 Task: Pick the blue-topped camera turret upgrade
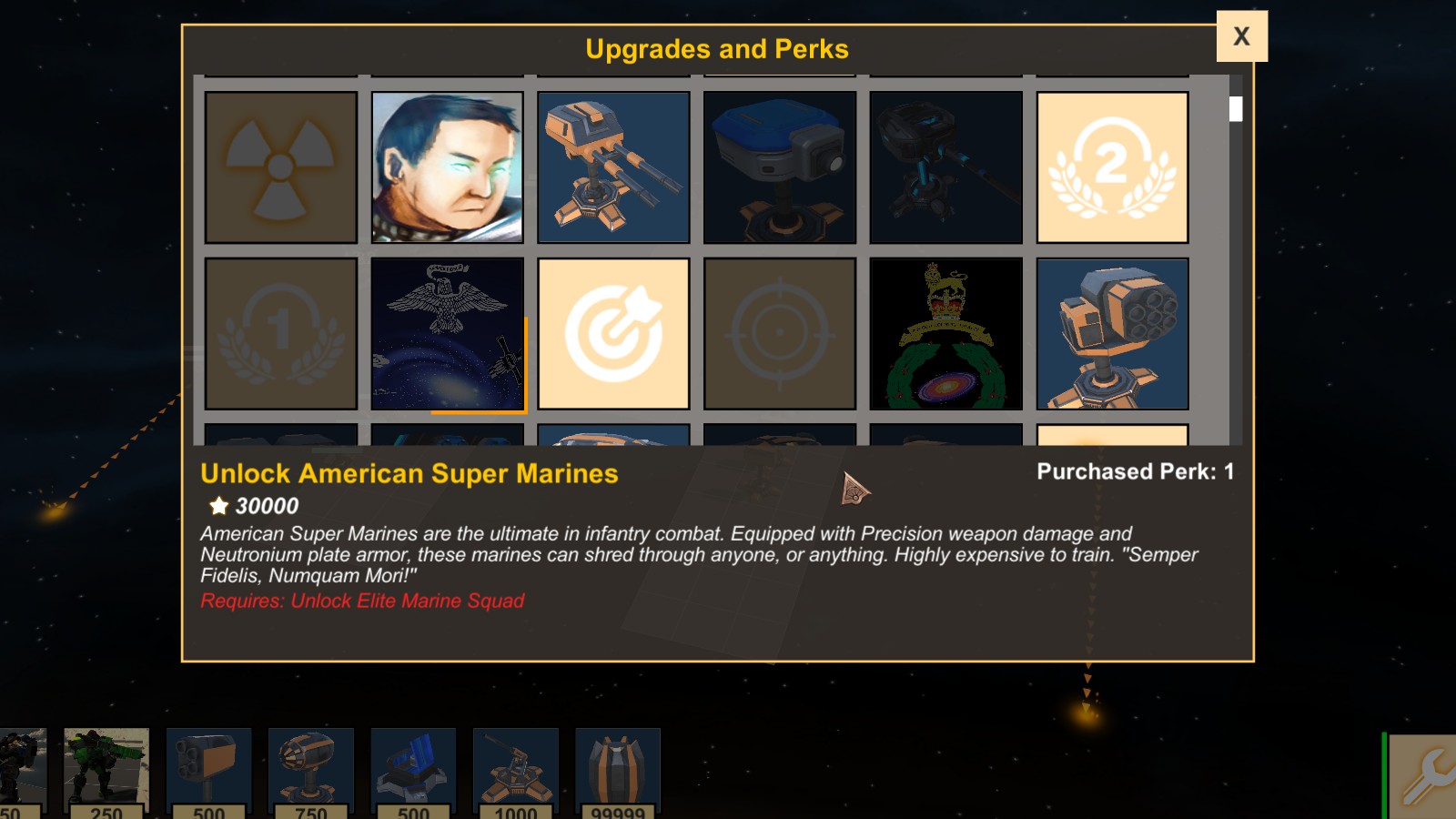coord(780,167)
